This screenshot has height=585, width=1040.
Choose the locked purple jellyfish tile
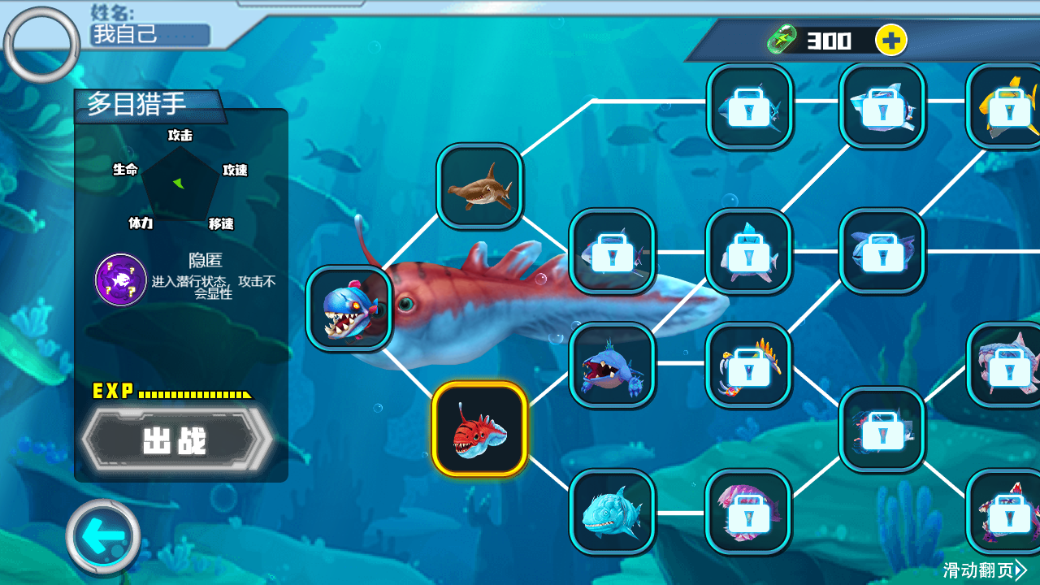tap(748, 511)
